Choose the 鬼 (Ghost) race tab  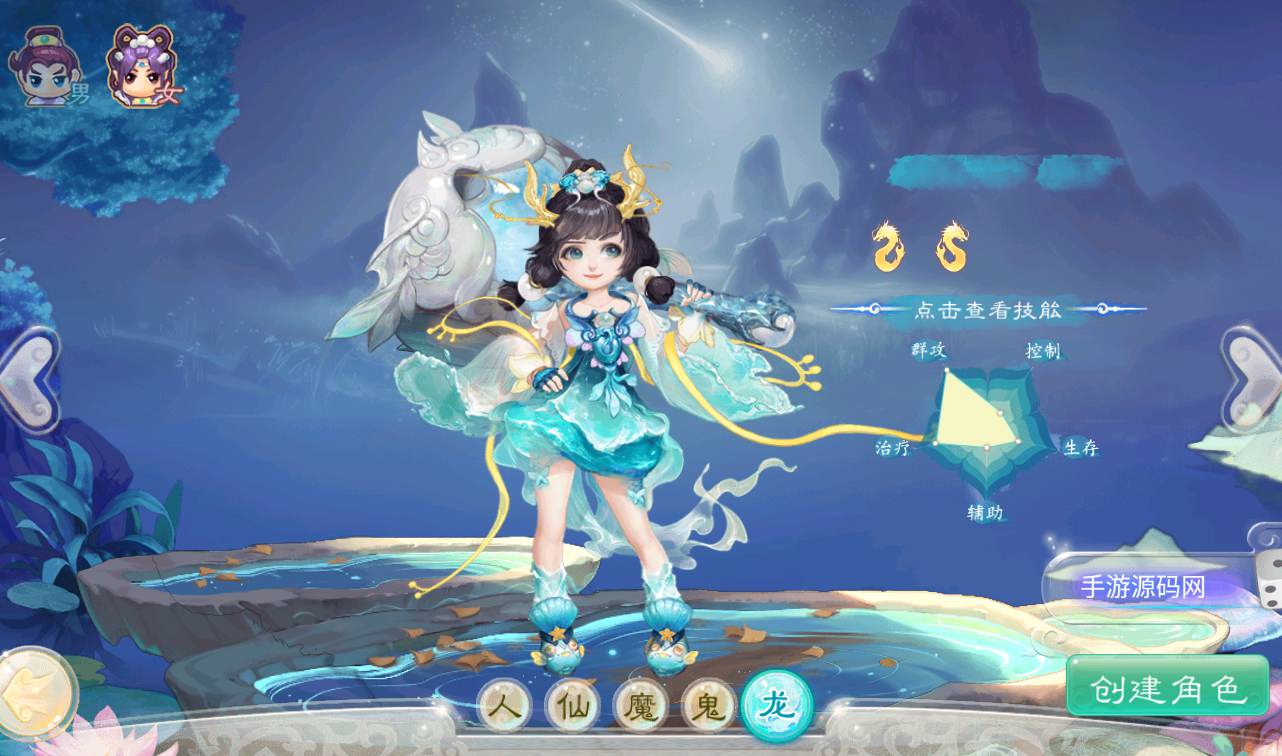click(x=708, y=706)
